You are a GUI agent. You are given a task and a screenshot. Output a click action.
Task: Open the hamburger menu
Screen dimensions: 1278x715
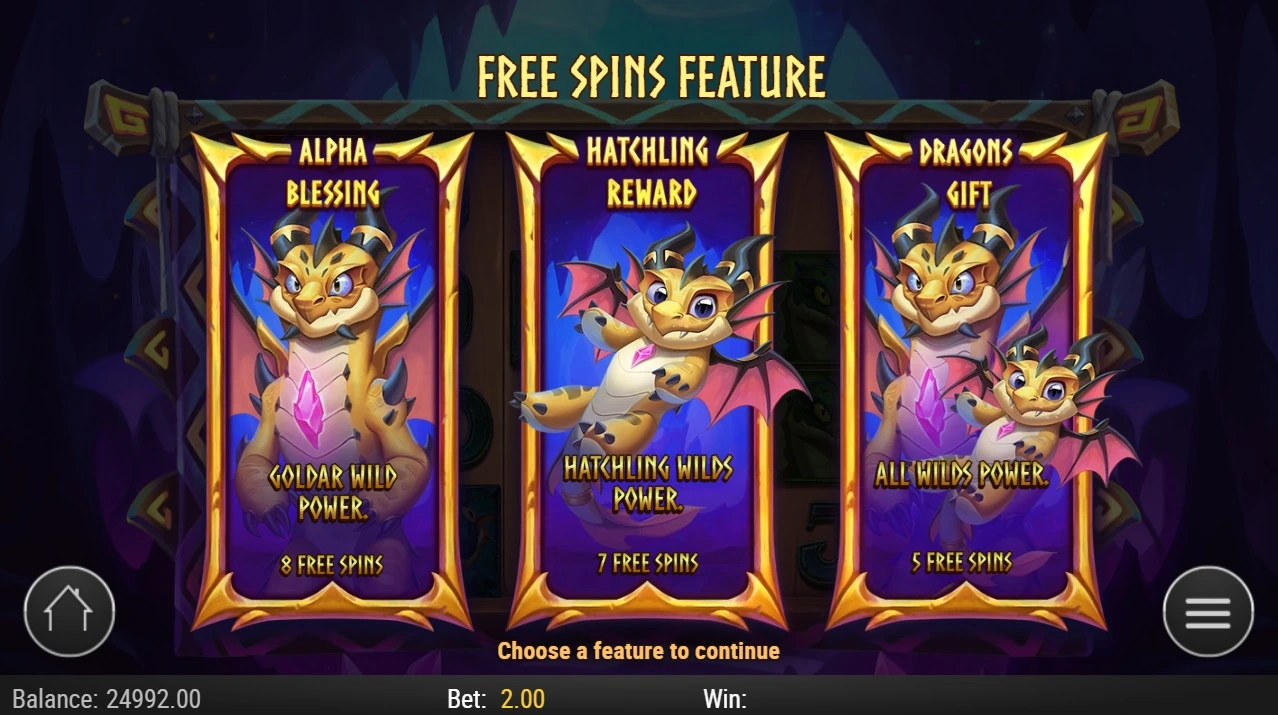[1208, 611]
